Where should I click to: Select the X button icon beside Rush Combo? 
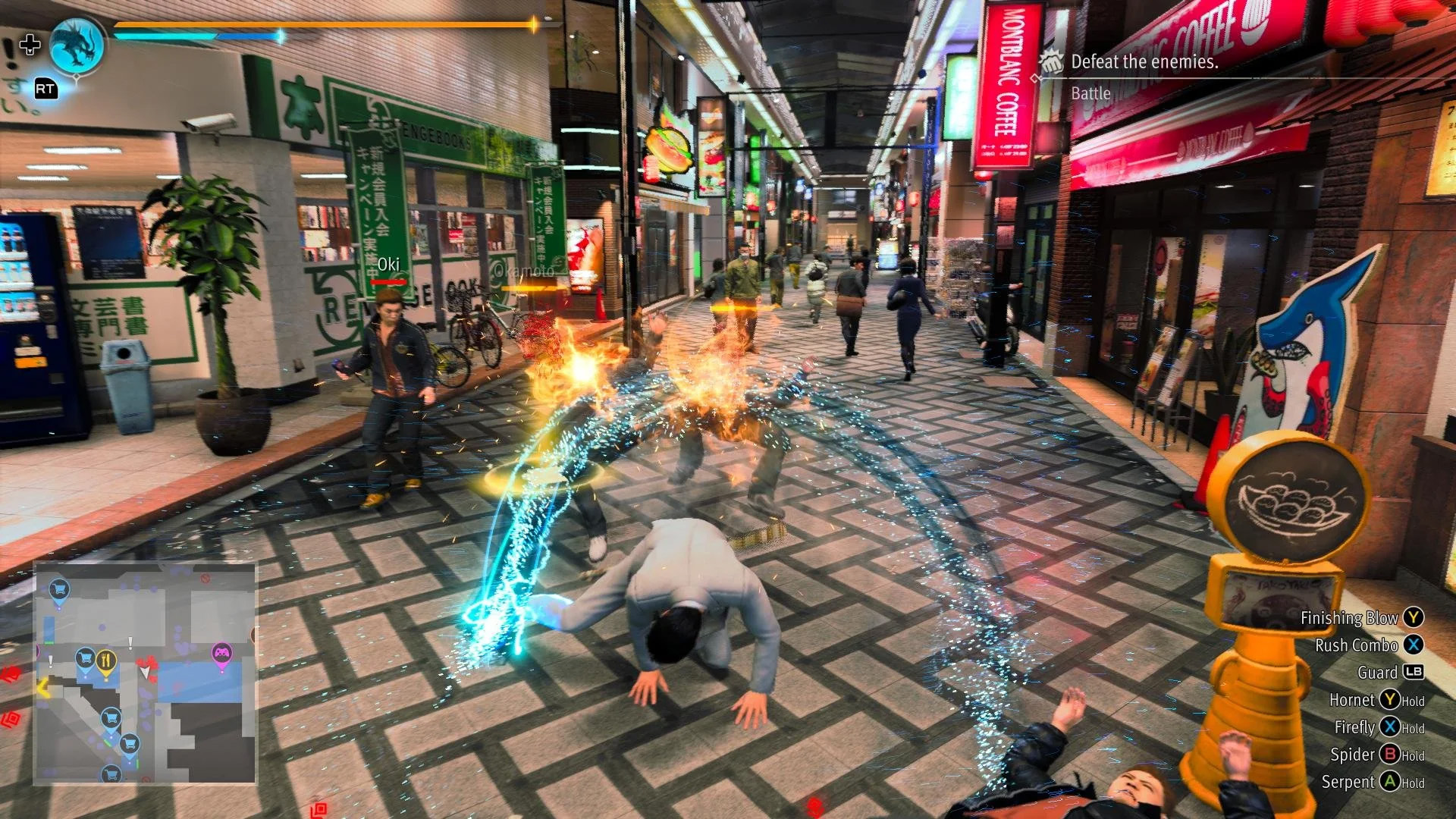(1415, 645)
